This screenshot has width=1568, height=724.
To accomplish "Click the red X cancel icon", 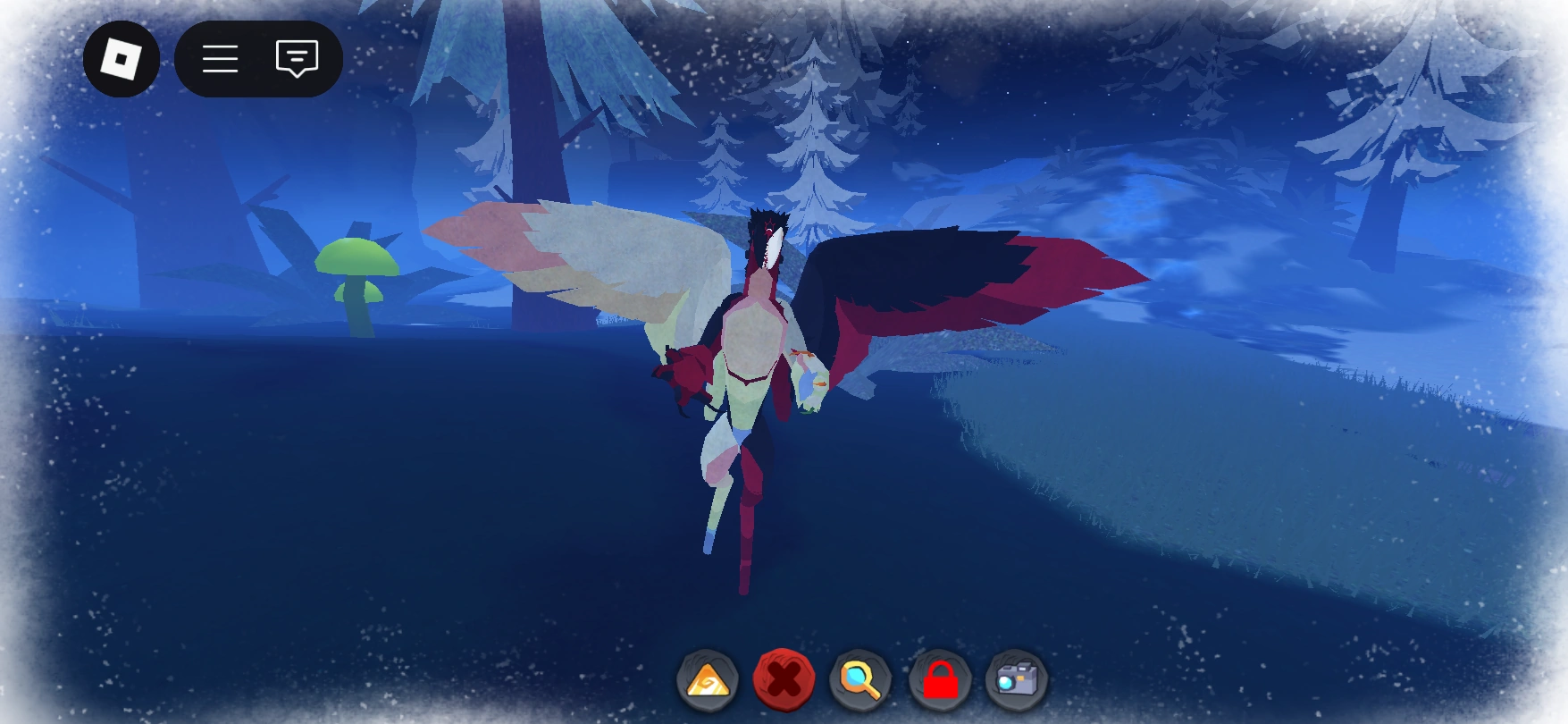I will pyautogui.click(x=783, y=680).
